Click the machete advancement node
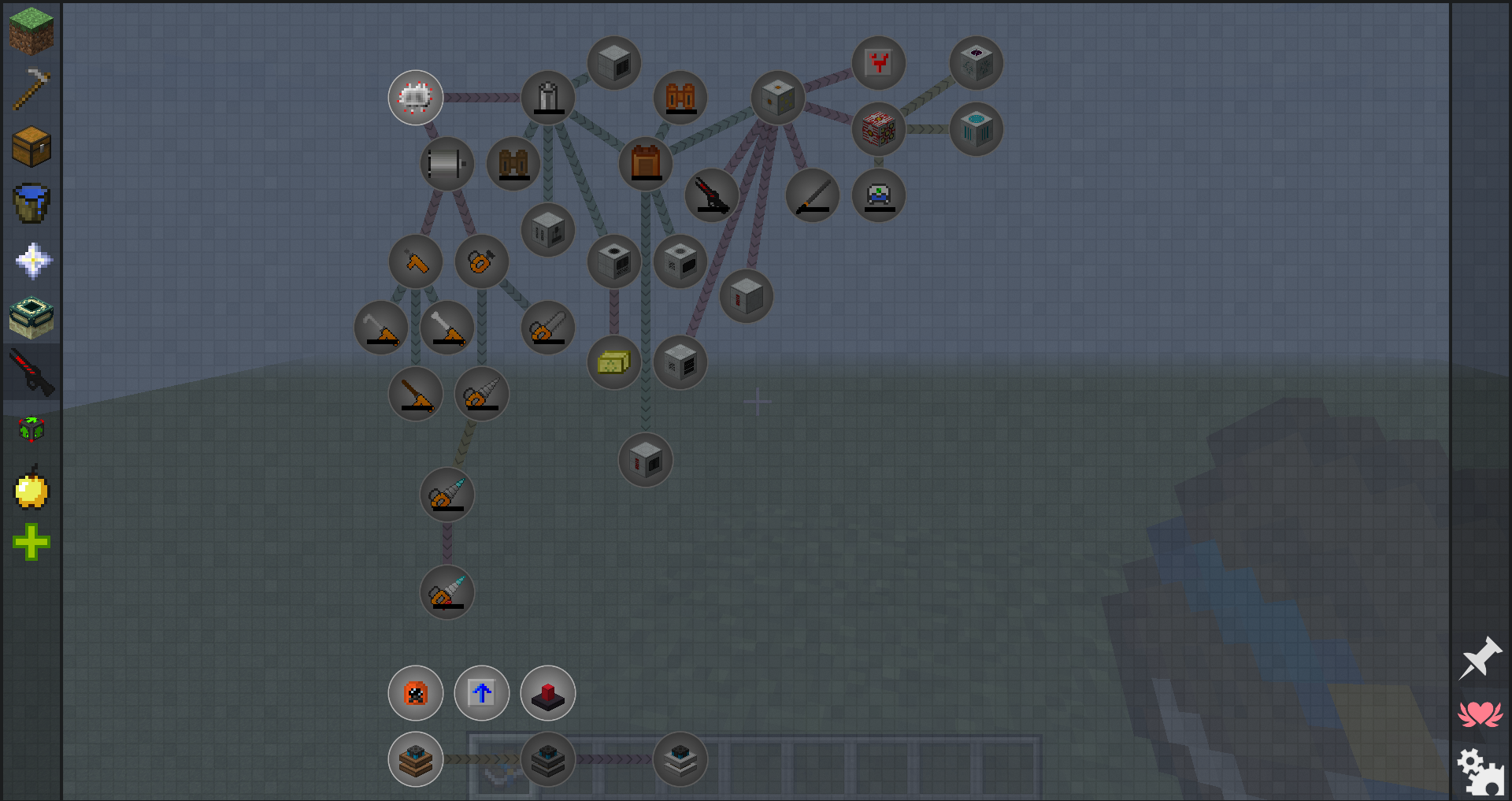 point(812,195)
